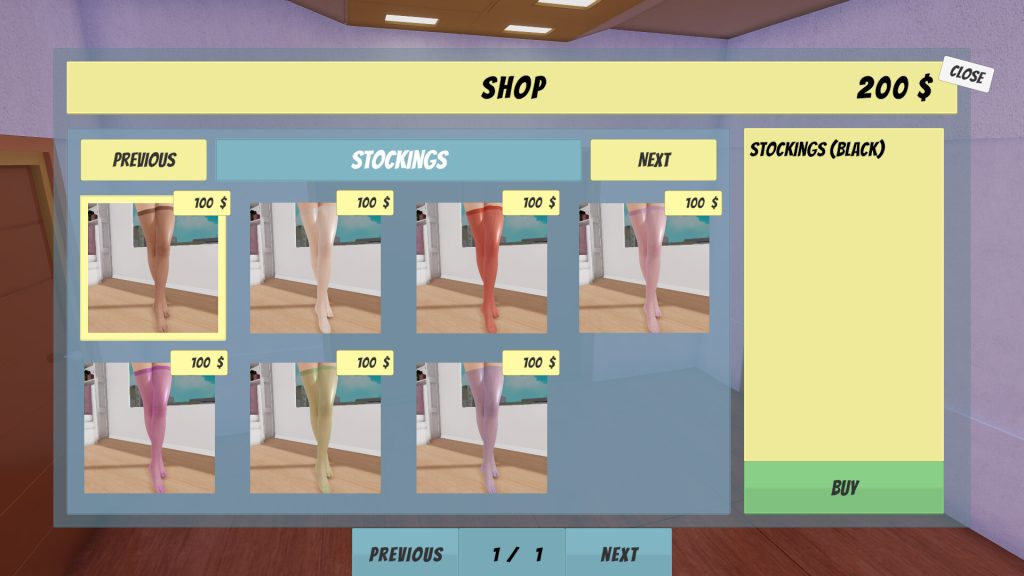Buy the selected black stockings
Screen dimensions: 1024x576
[844, 488]
